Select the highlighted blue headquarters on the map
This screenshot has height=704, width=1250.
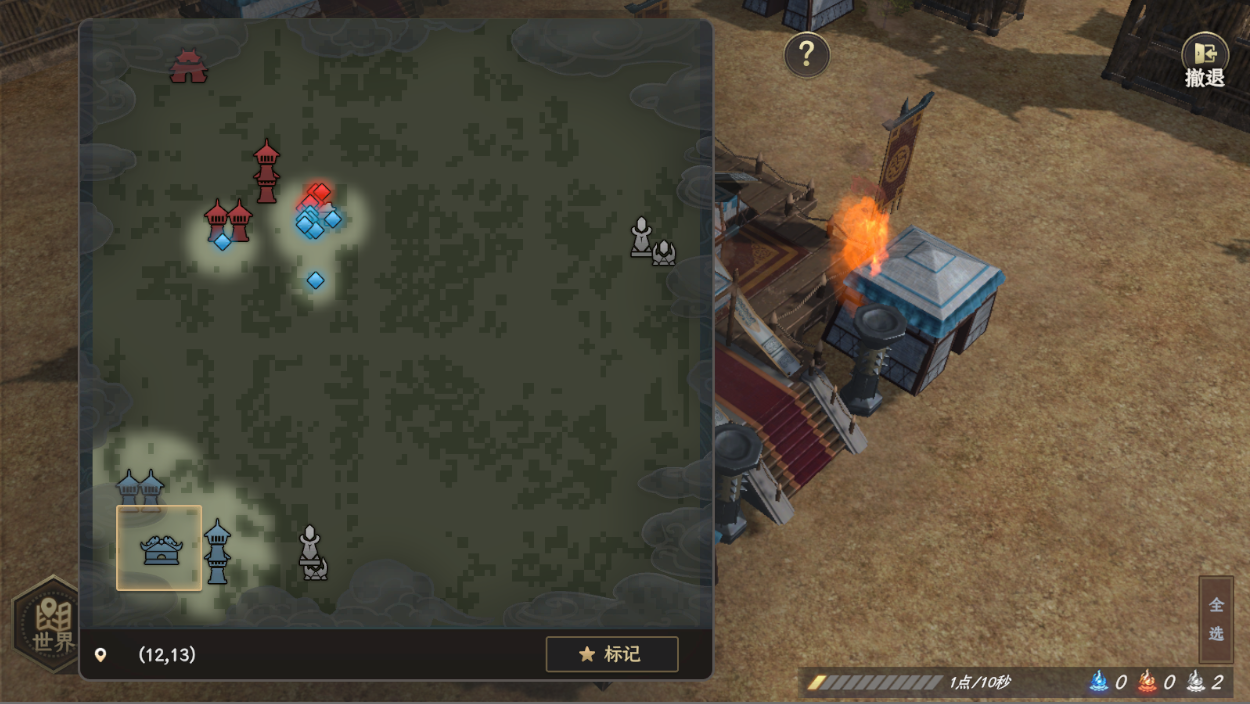(x=160, y=548)
